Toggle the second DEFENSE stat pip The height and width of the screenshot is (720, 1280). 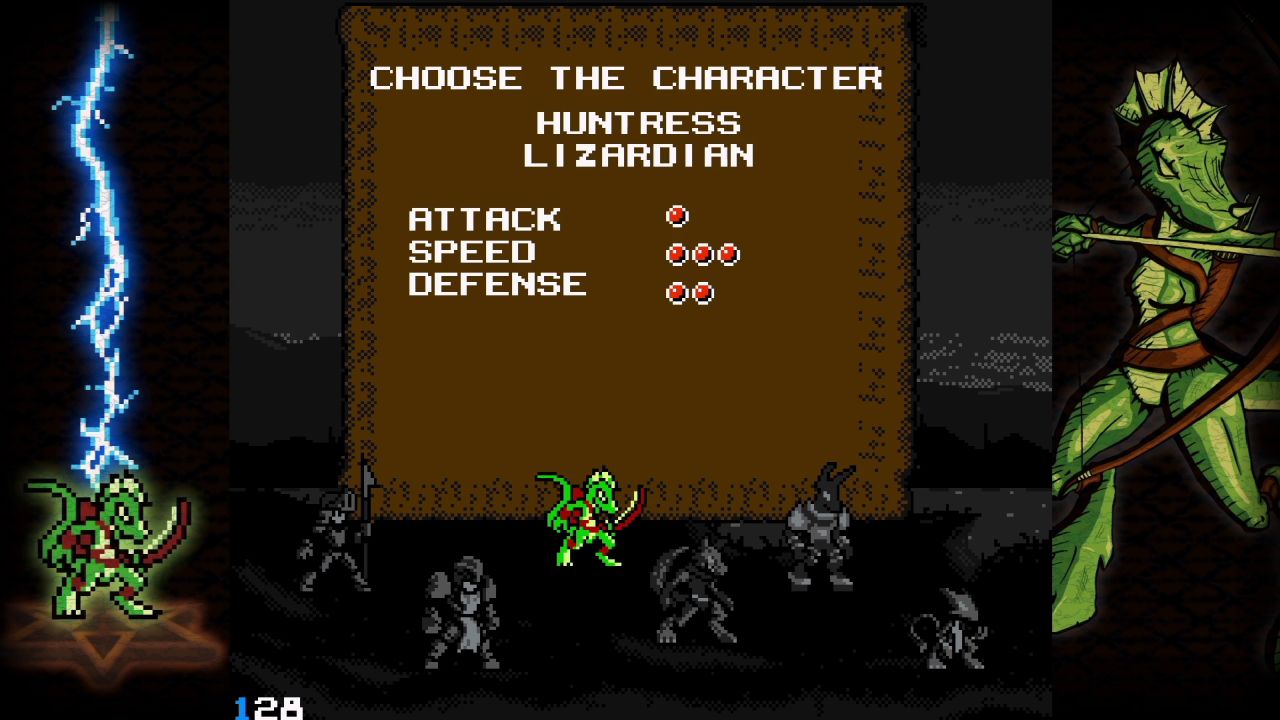pos(702,291)
